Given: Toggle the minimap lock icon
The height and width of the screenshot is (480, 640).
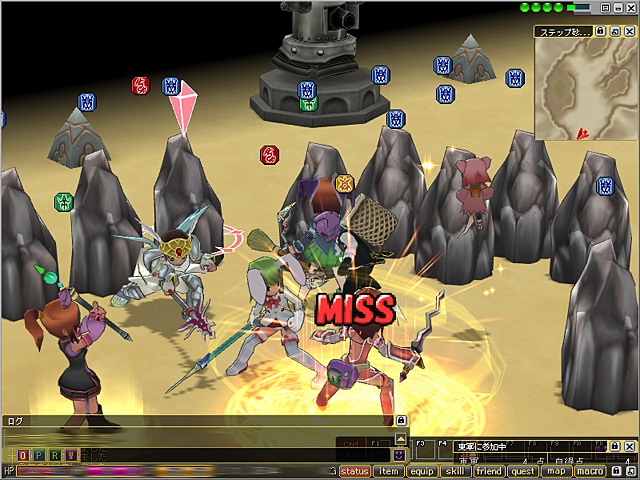Looking at the screenshot, I should 600,31.
